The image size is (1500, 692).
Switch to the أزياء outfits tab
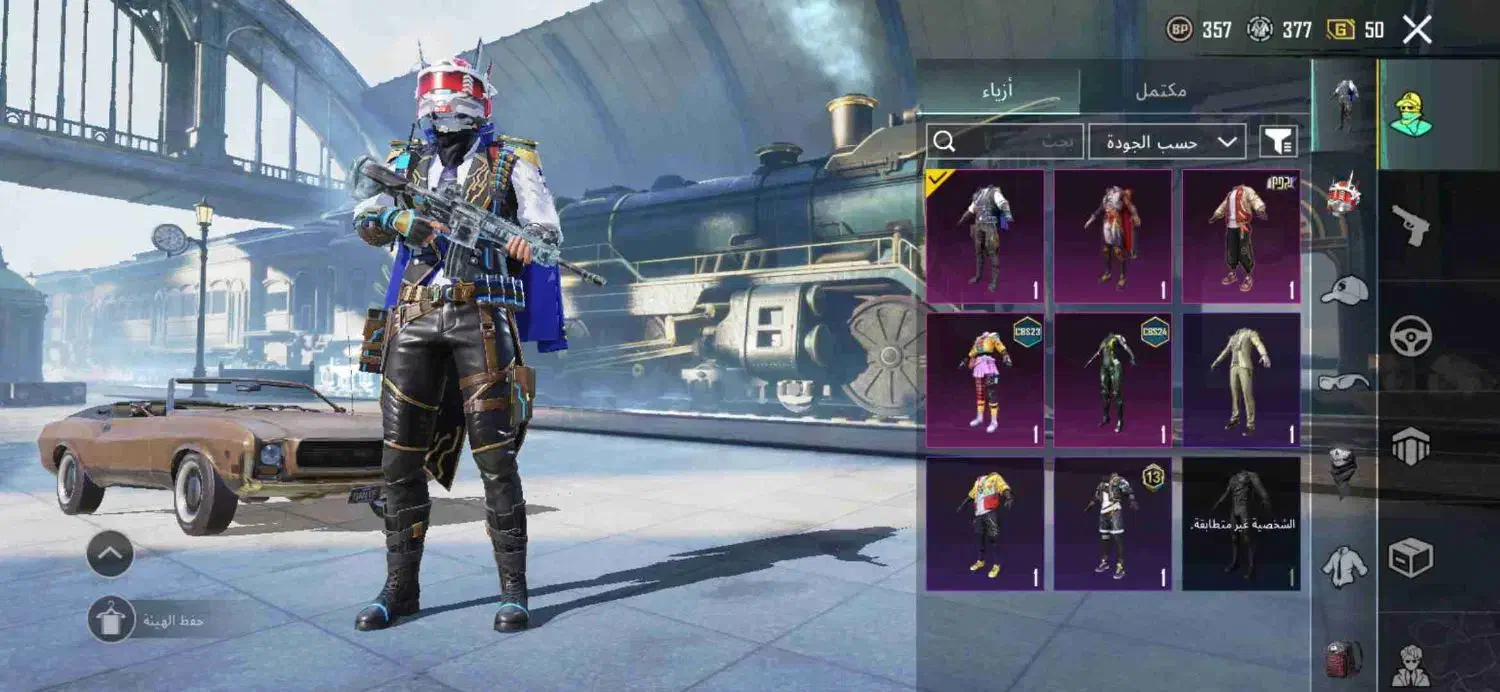click(998, 90)
